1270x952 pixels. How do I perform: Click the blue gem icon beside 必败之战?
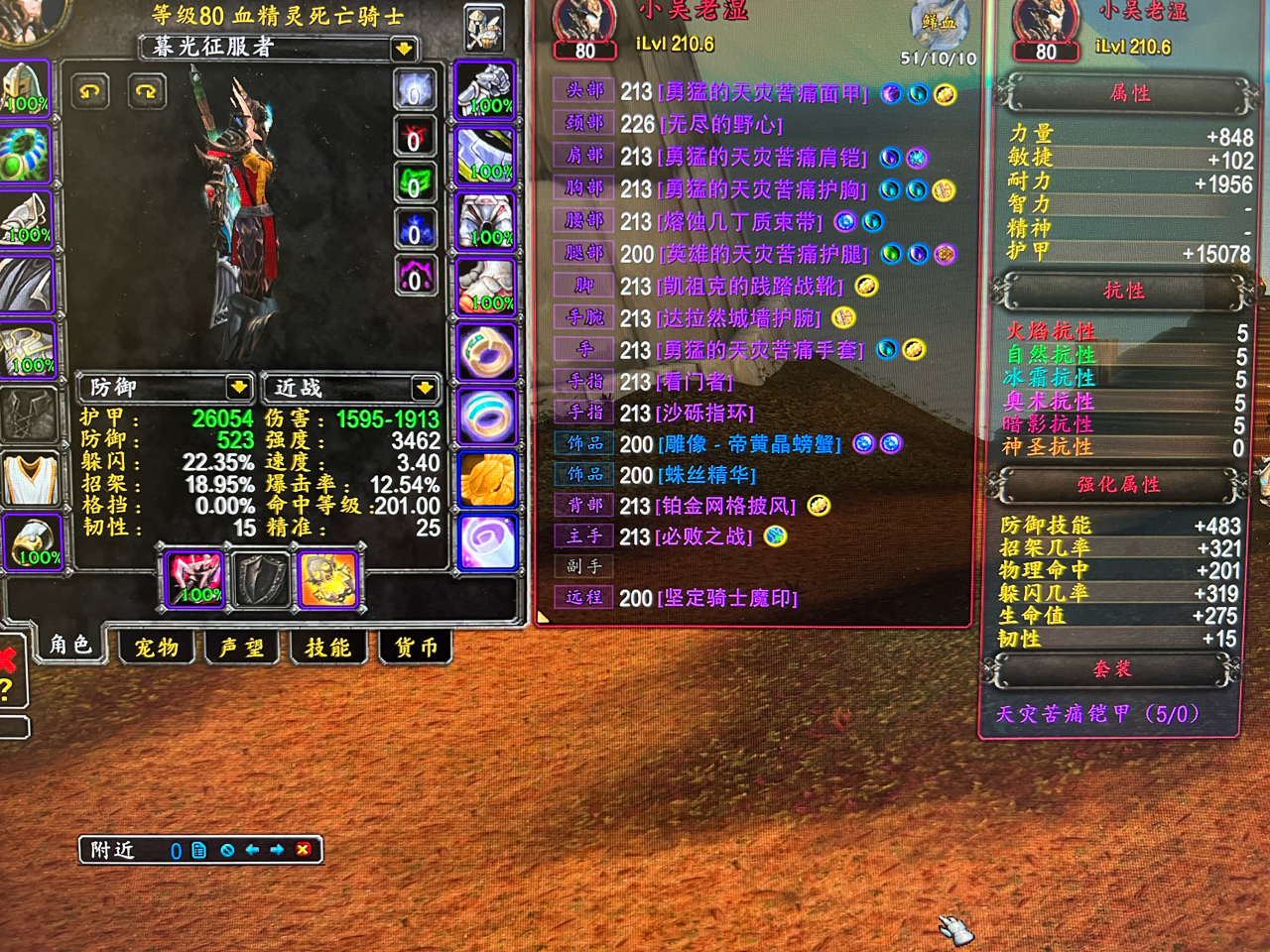776,536
